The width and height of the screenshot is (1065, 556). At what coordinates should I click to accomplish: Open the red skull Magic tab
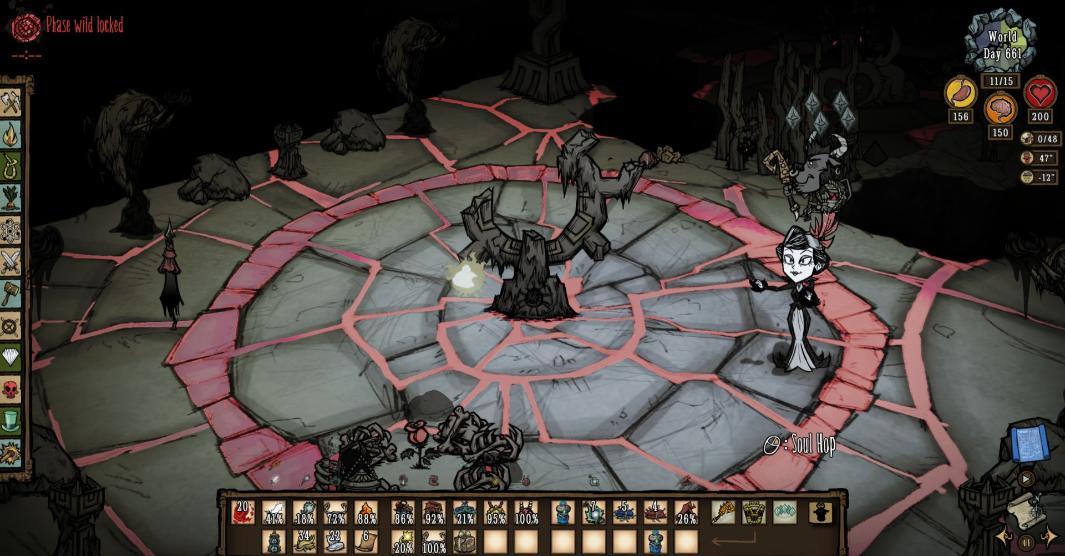click(x=12, y=388)
